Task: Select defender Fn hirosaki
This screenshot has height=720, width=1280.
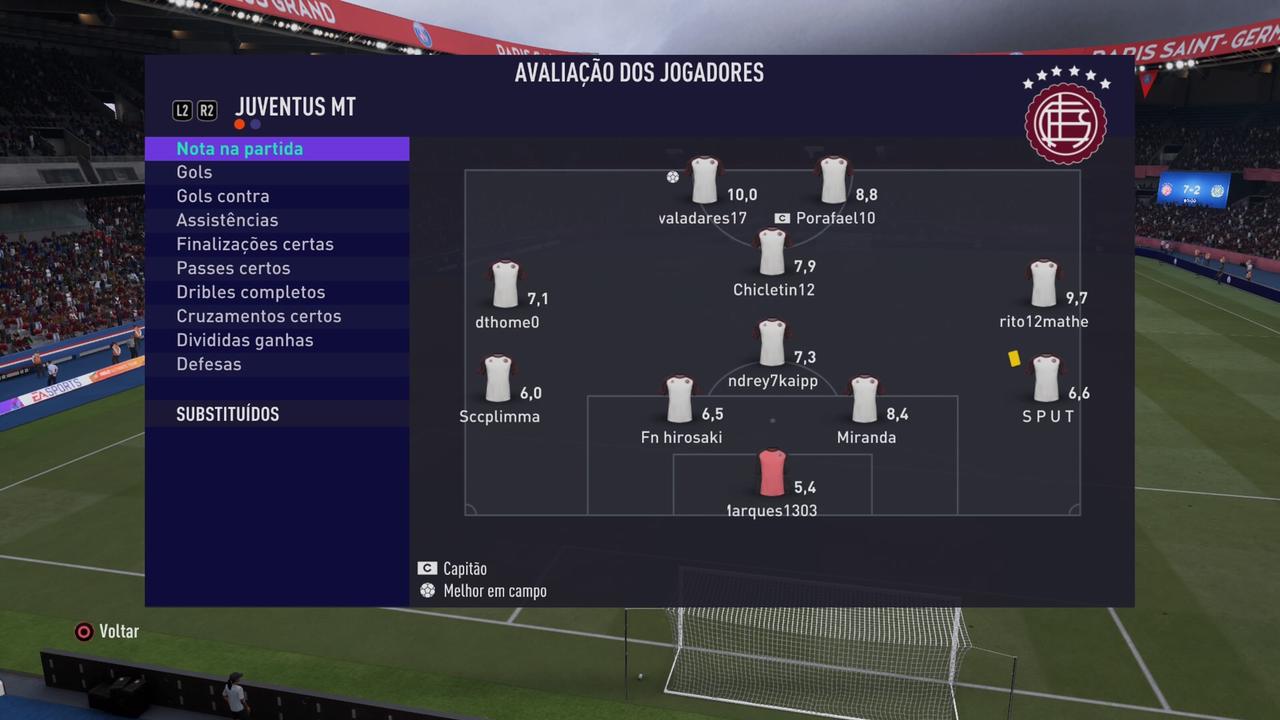Action: (x=680, y=400)
